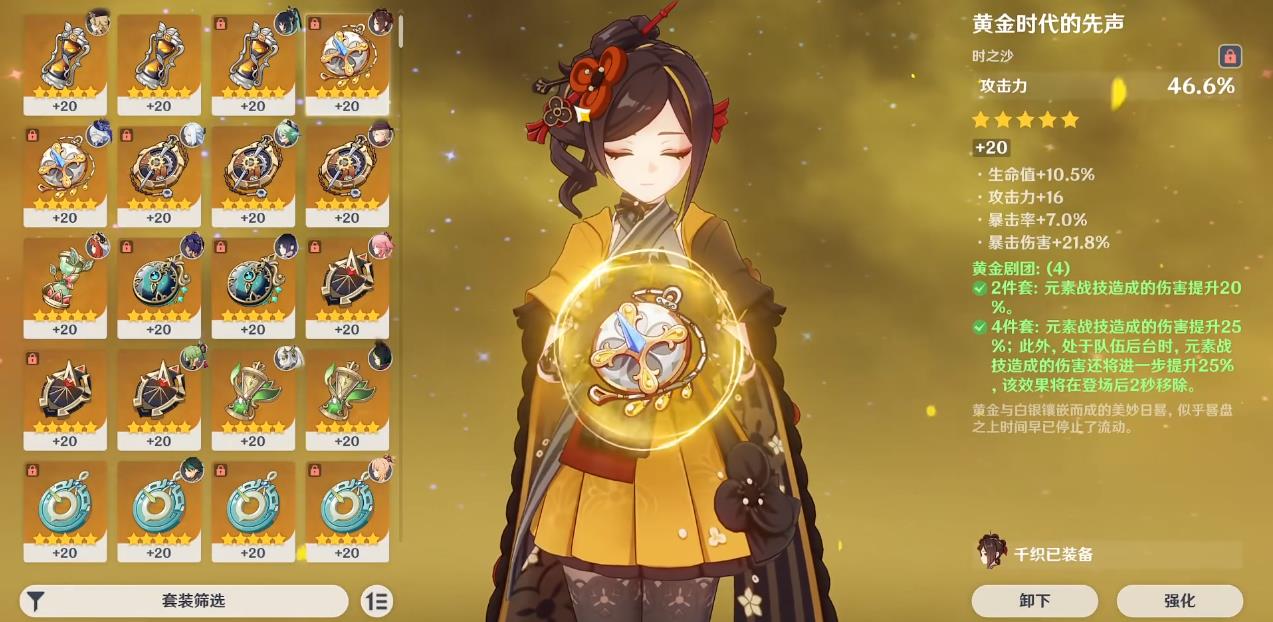Click the artifact list scrollbar
The height and width of the screenshot is (622, 1273).
point(401,30)
